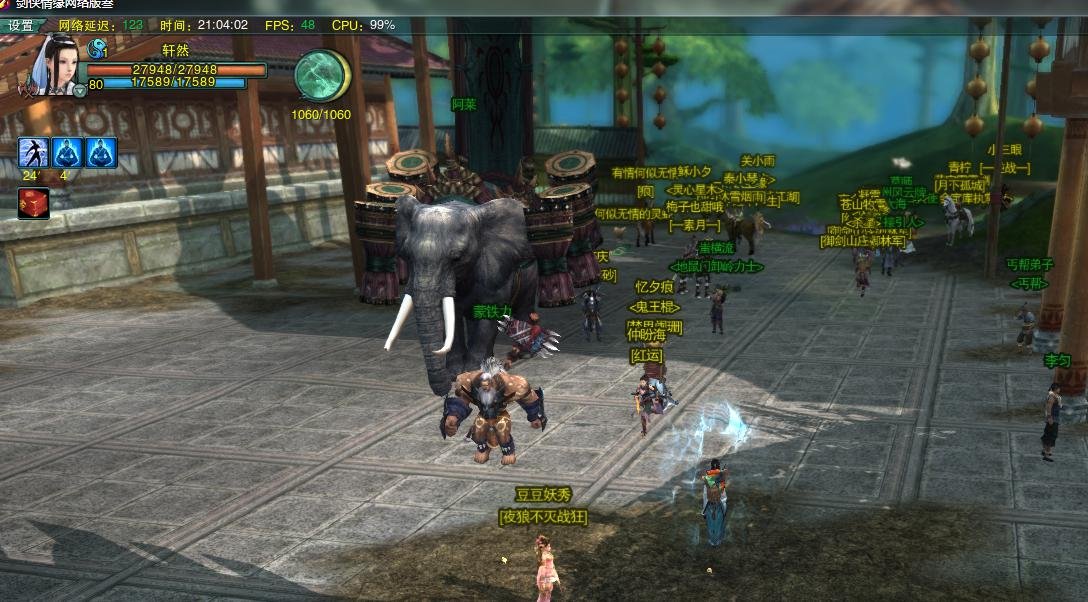Open the red gift box icon
Screen dimensions: 1088x602
32,203
